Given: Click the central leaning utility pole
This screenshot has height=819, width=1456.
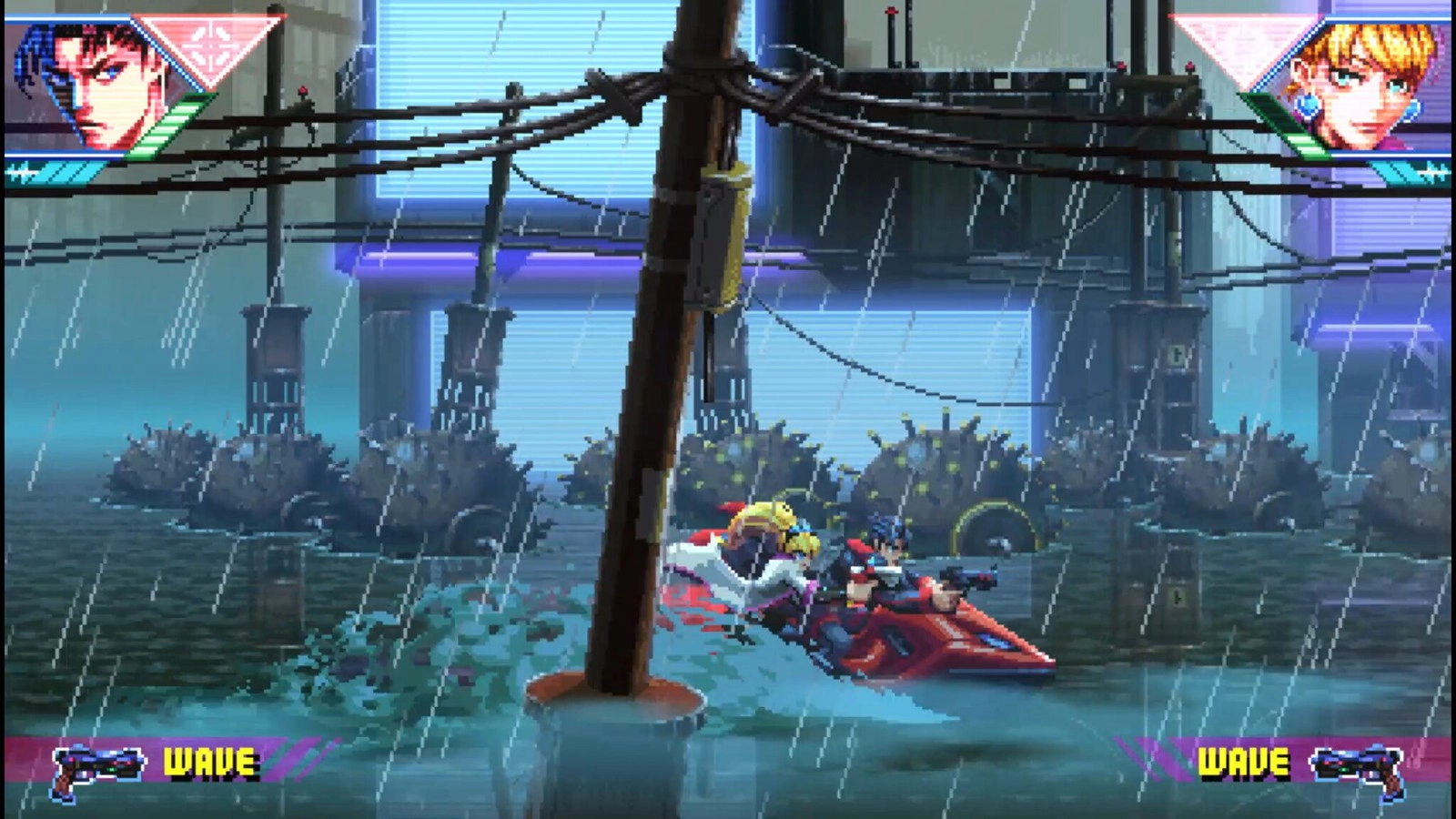Looking at the screenshot, I should pos(655,409).
